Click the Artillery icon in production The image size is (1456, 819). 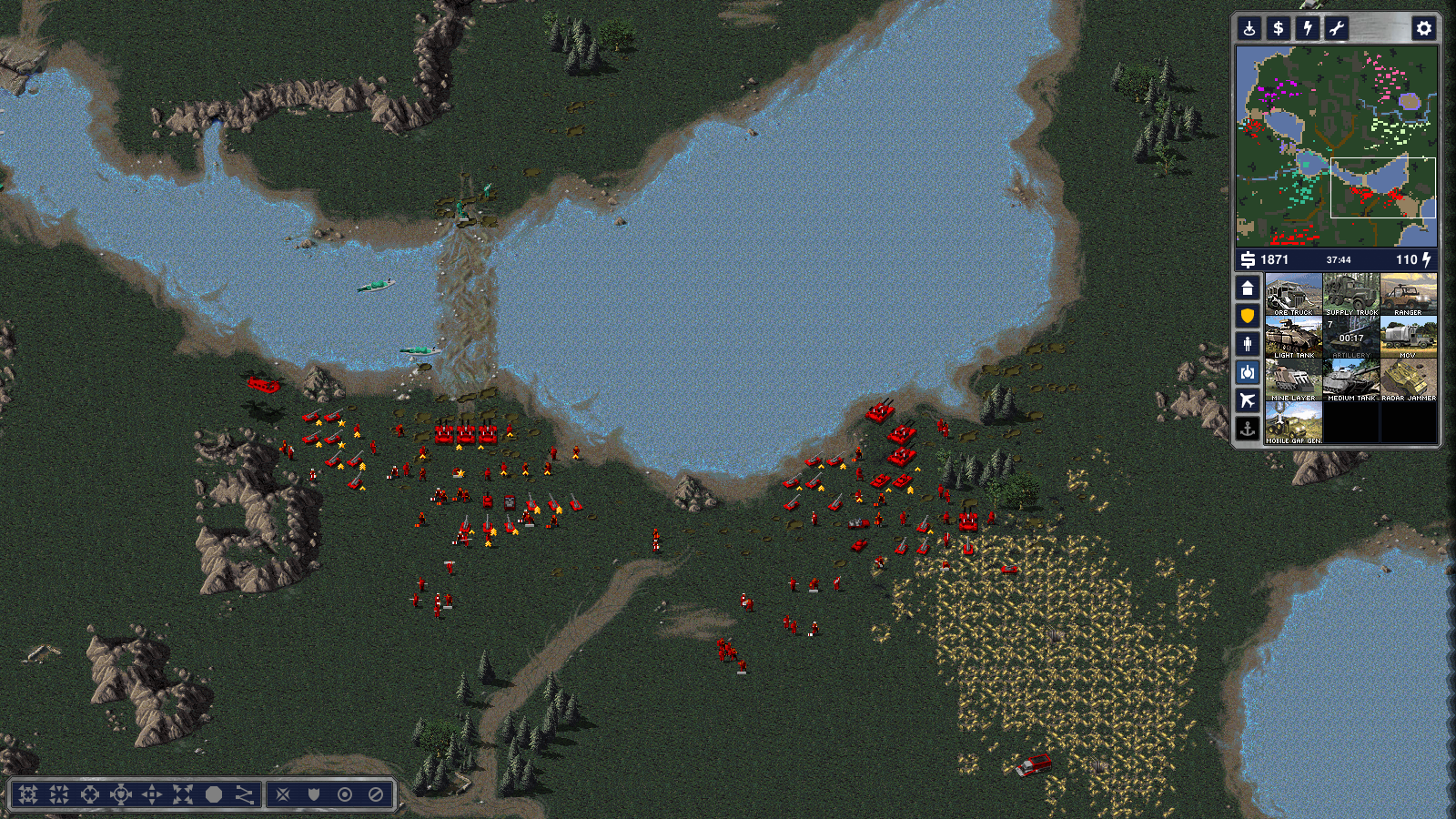point(1351,337)
